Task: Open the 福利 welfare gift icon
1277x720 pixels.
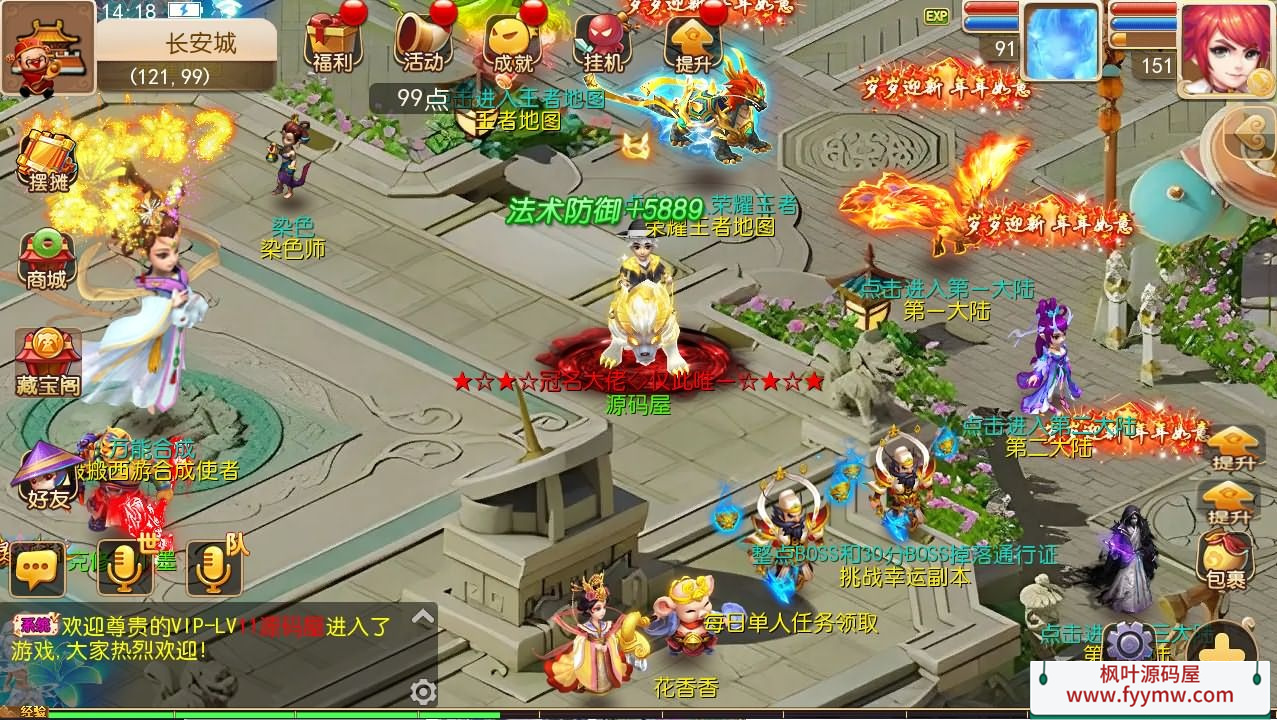Action: [332, 43]
